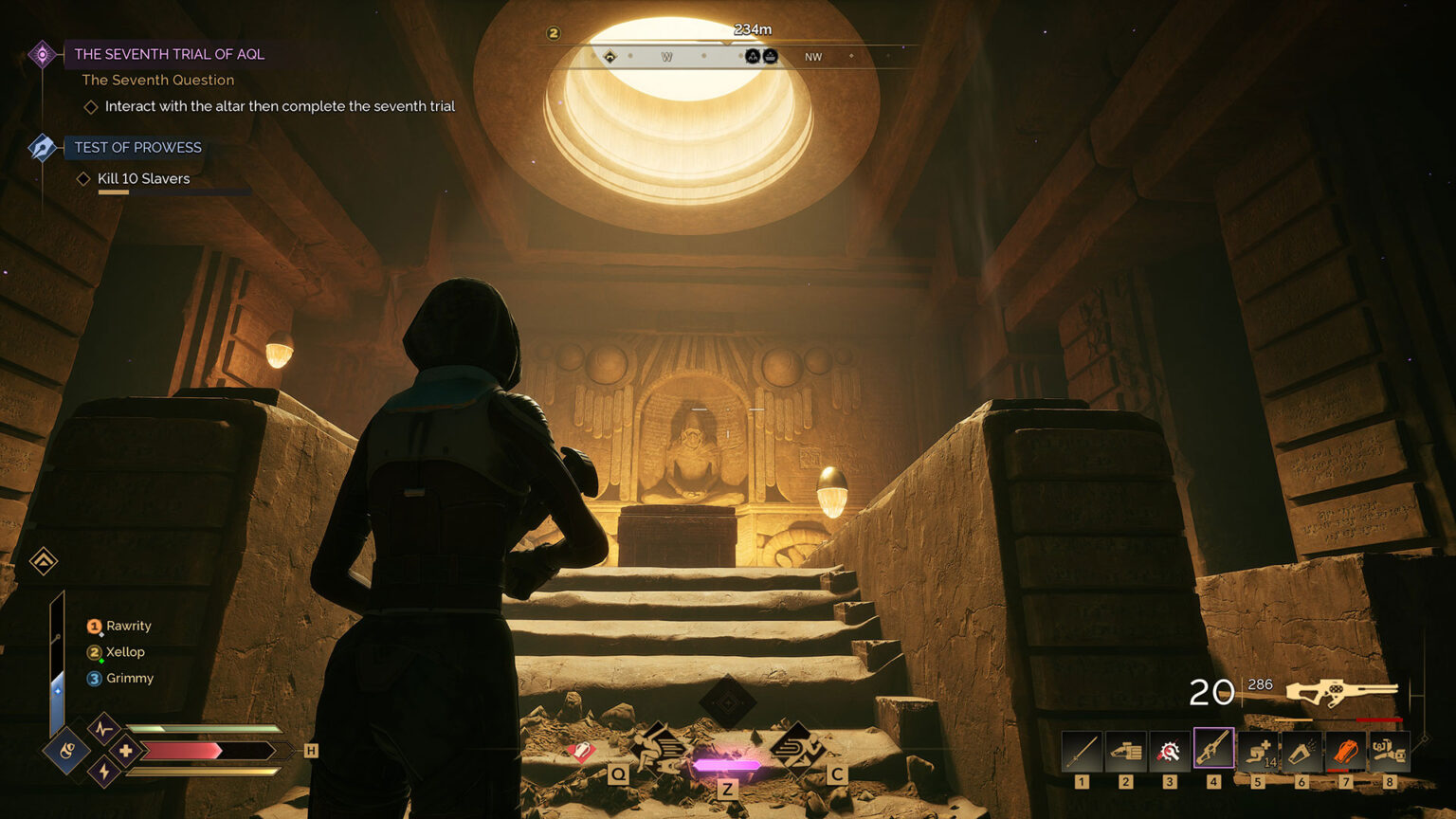Open The Seventh Trial of Aql quest
Screen dimensions: 1456x819
coord(169,54)
